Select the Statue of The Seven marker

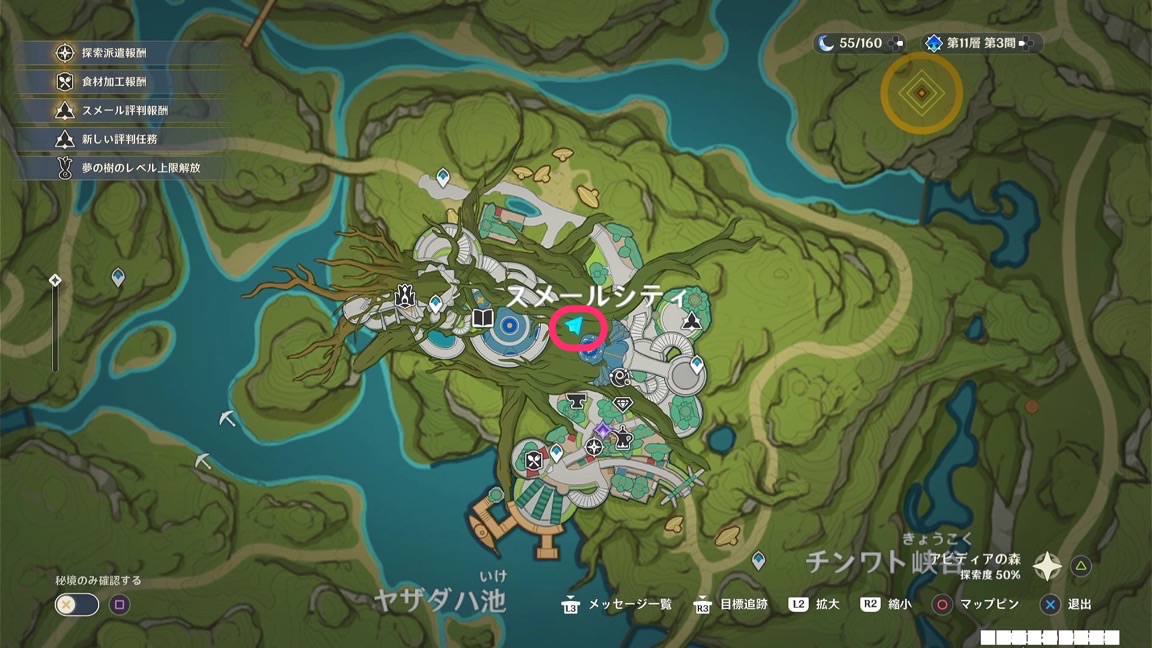405,295
